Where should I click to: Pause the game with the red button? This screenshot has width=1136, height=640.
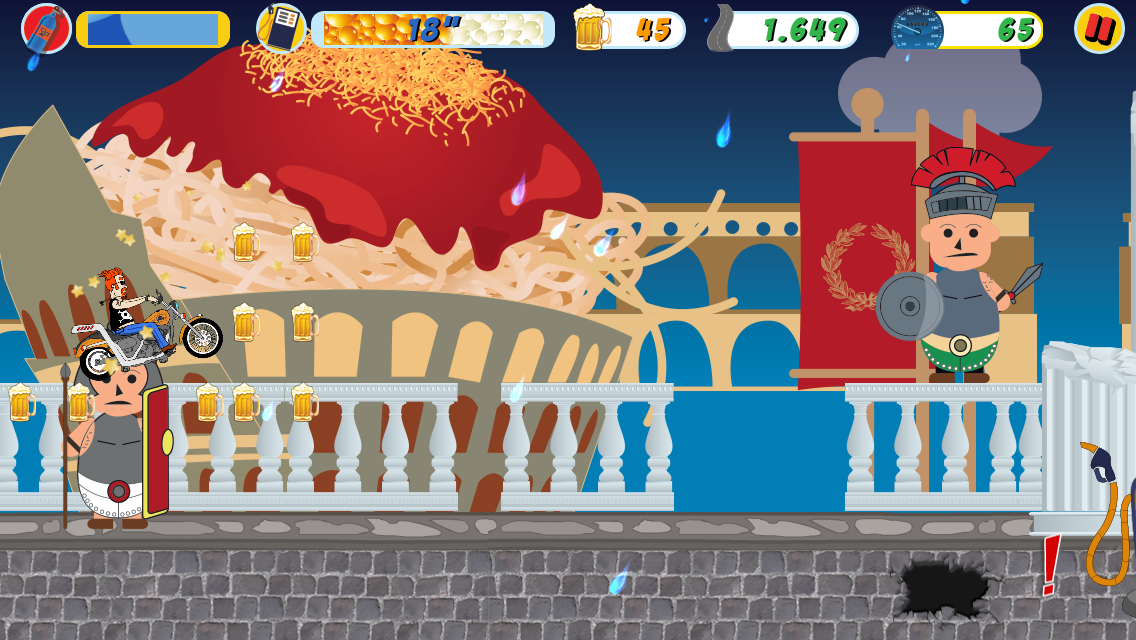pyautogui.click(x=1099, y=29)
